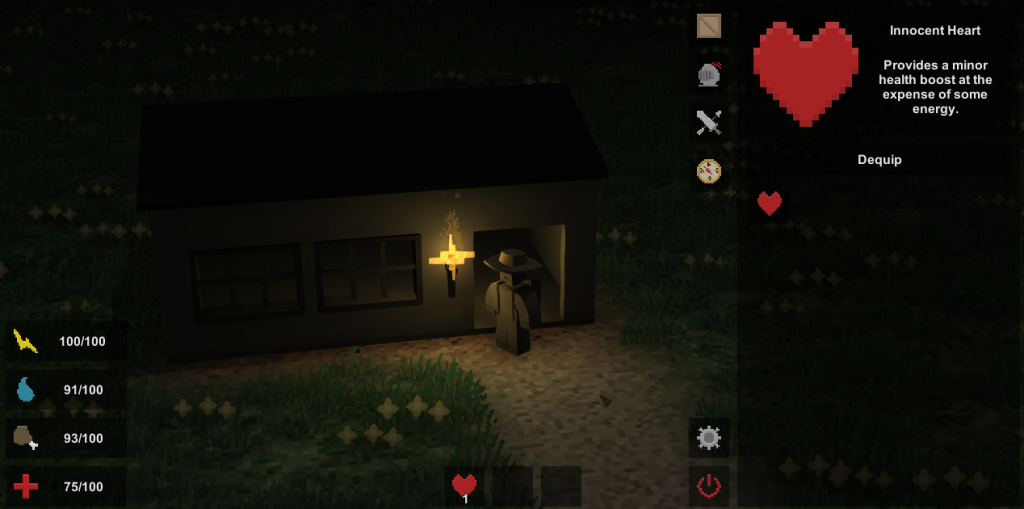Open settings with the gear icon
1024x509 pixels.
709,438
